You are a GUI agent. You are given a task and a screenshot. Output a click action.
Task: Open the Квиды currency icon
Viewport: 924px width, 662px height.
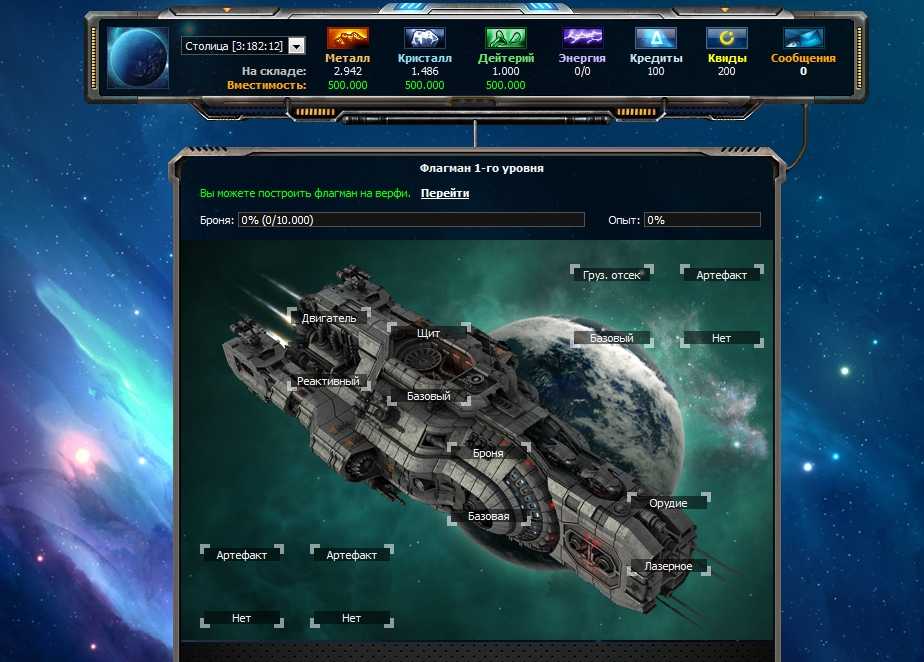coord(726,39)
